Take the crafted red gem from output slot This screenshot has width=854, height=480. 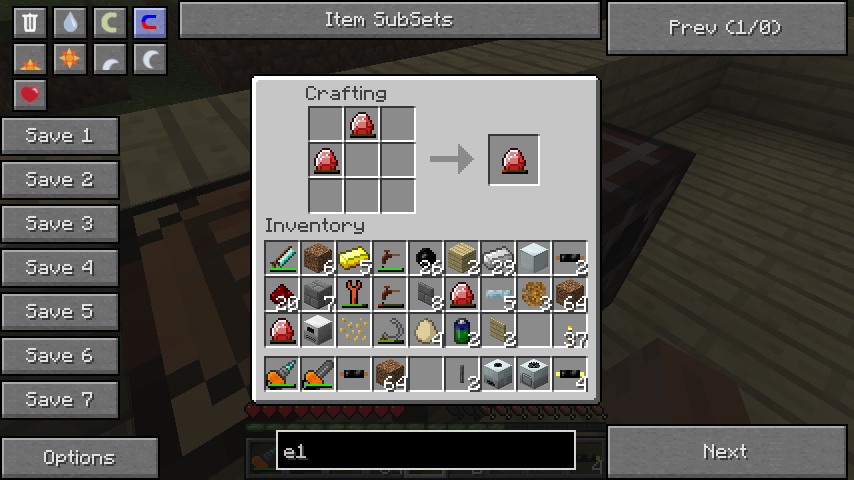pos(514,160)
